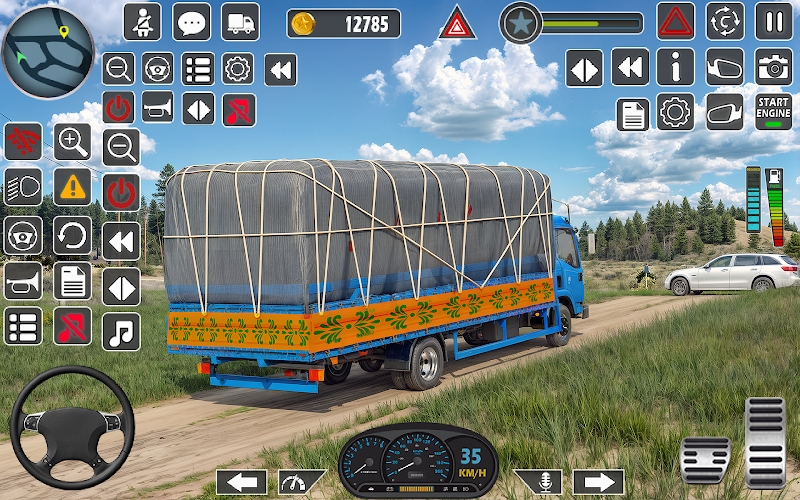
Task: Click the single-arrow refresh icon
Action: (72, 236)
